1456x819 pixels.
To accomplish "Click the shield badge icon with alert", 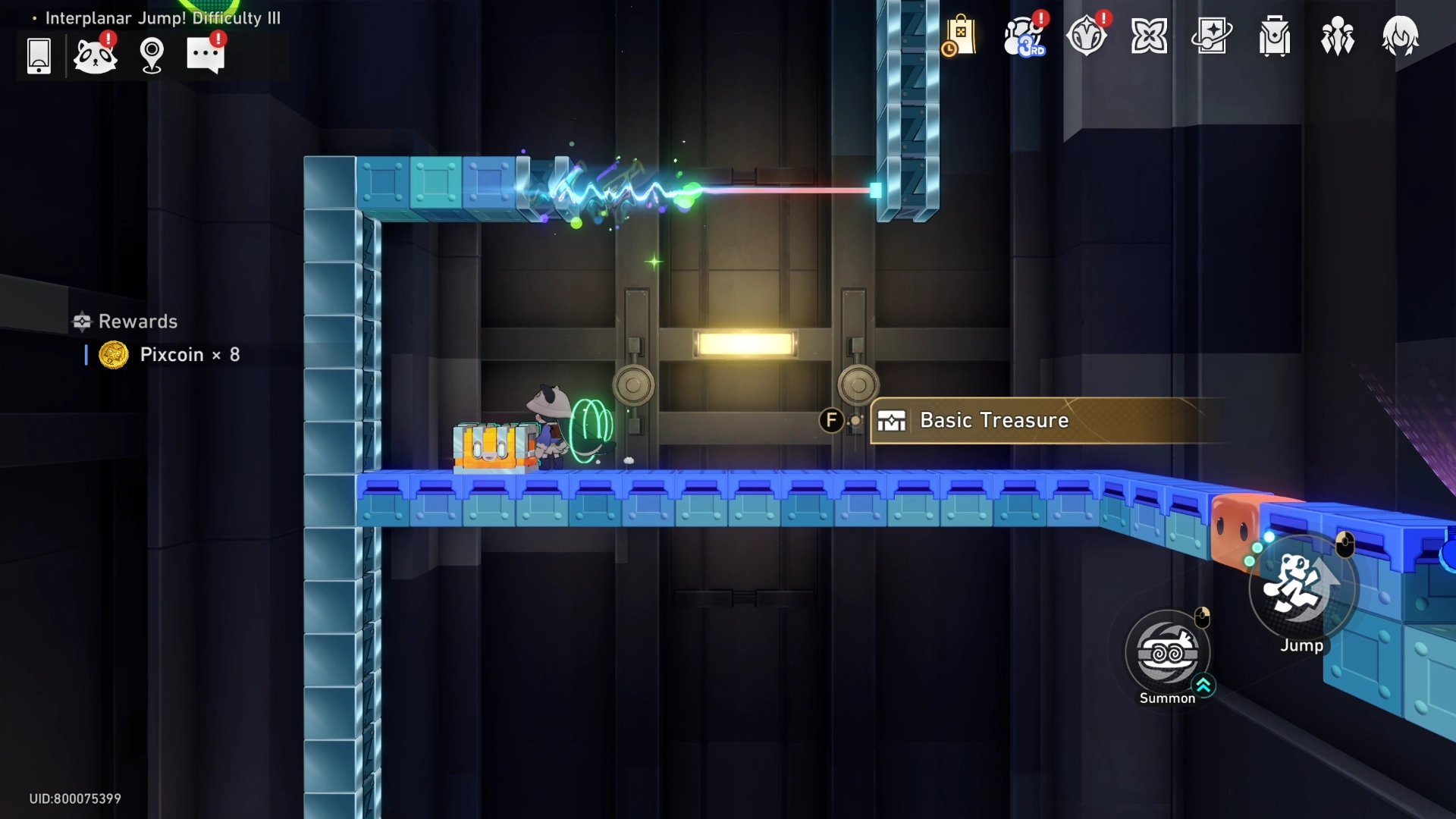I will pos(1087,36).
